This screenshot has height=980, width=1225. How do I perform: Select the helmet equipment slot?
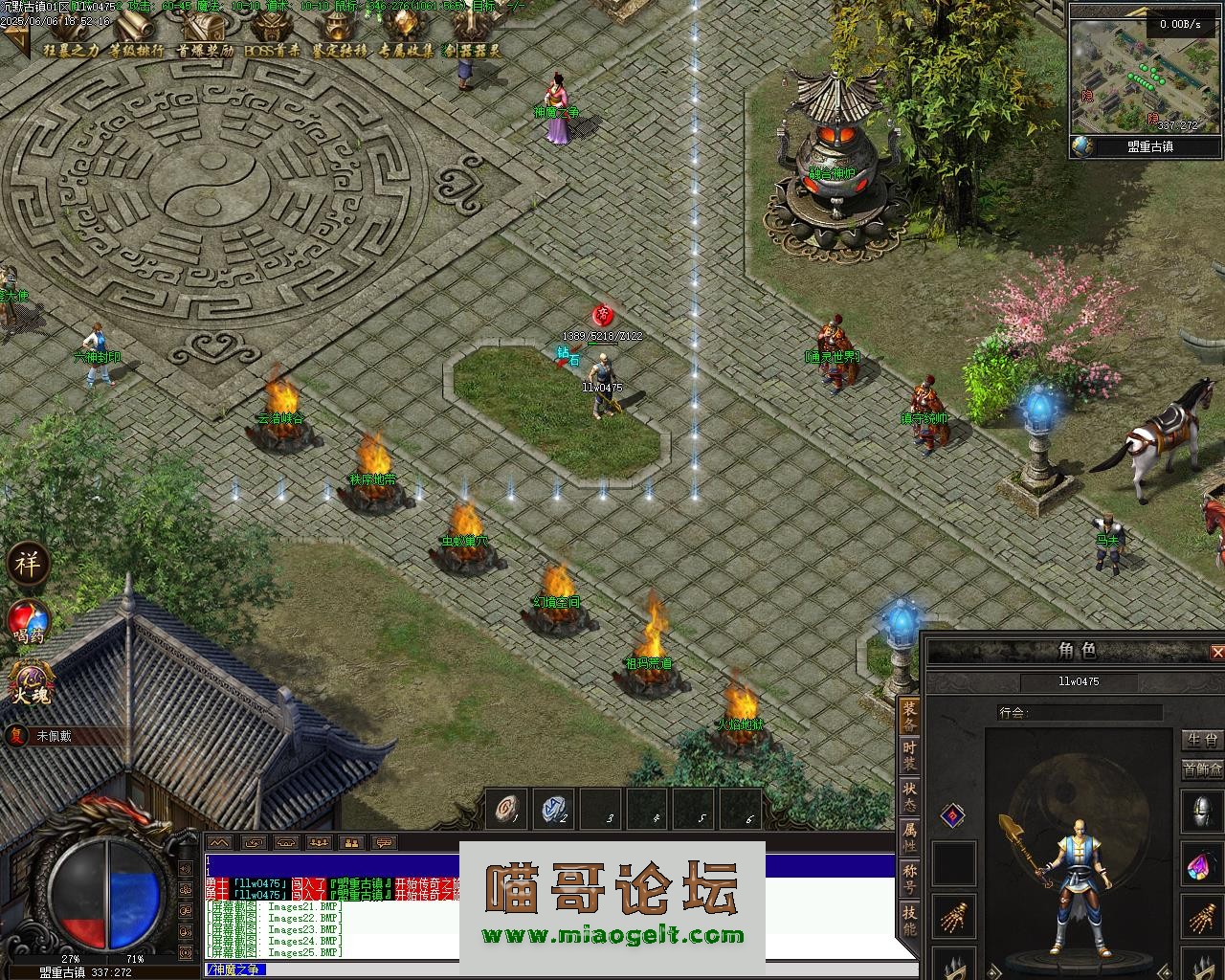pos(1202,811)
